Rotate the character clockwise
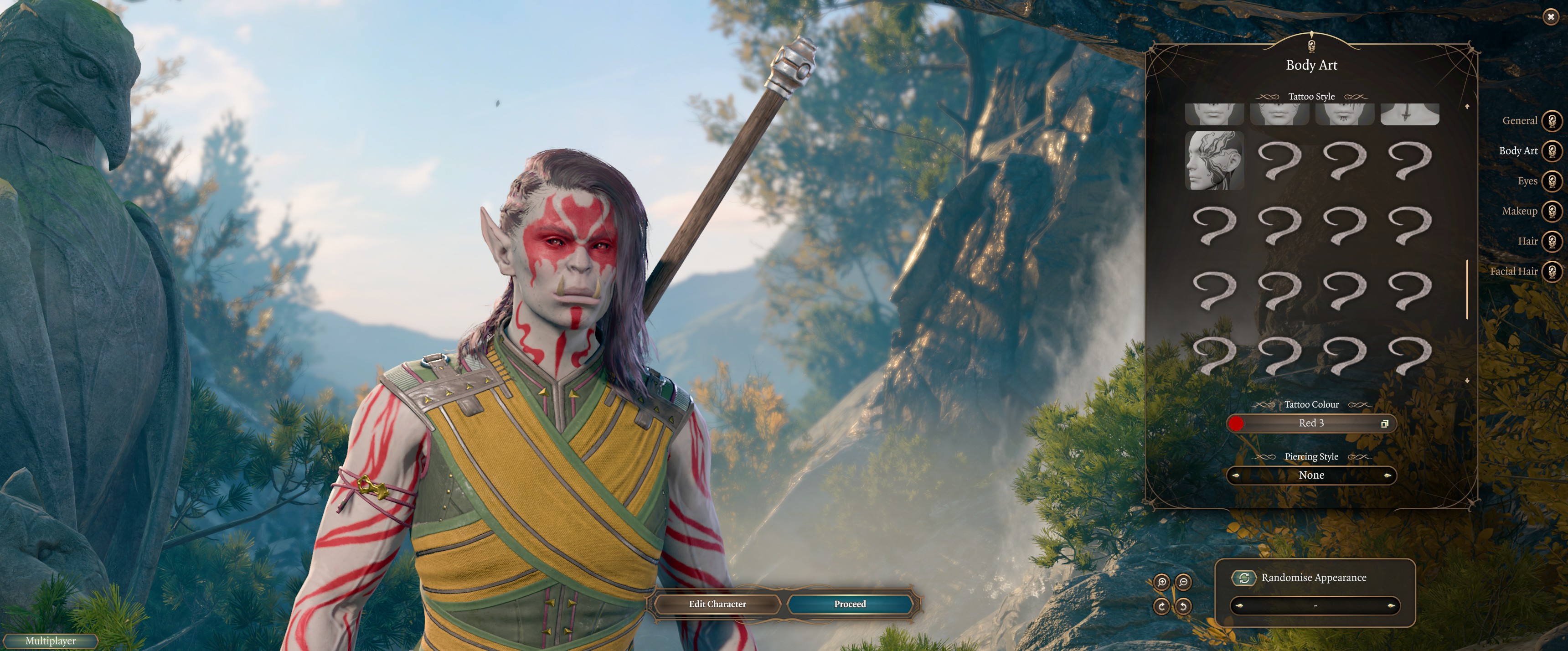 click(x=1161, y=606)
